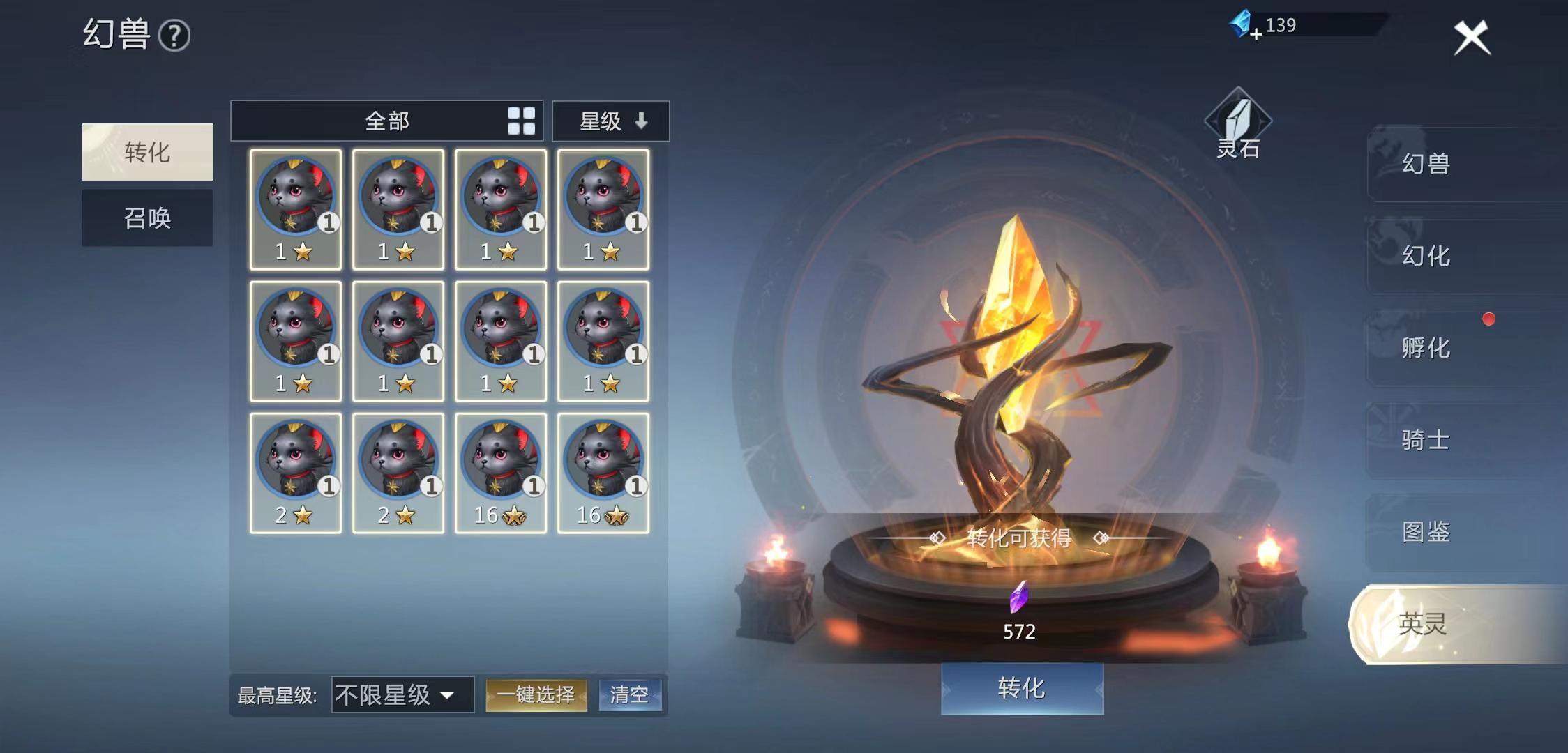Open the 不限星级 max star dropdown
The image size is (1568, 753).
pos(402,694)
